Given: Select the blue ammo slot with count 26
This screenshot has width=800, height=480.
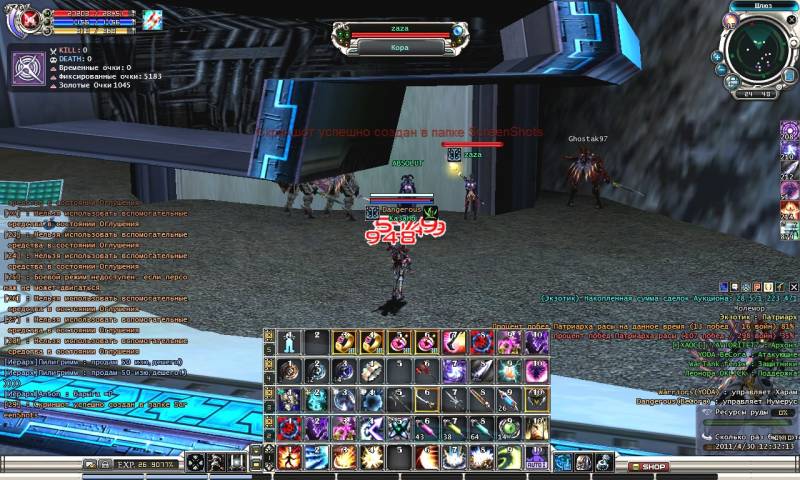Looking at the screenshot, I should tap(509, 400).
